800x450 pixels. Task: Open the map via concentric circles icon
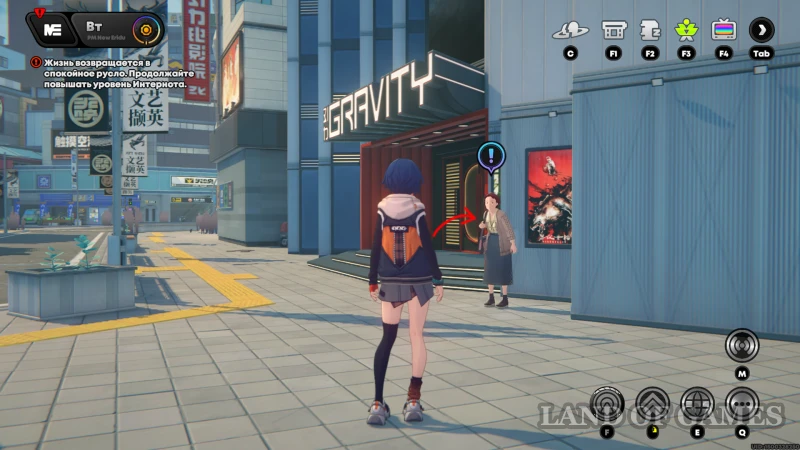click(x=742, y=346)
